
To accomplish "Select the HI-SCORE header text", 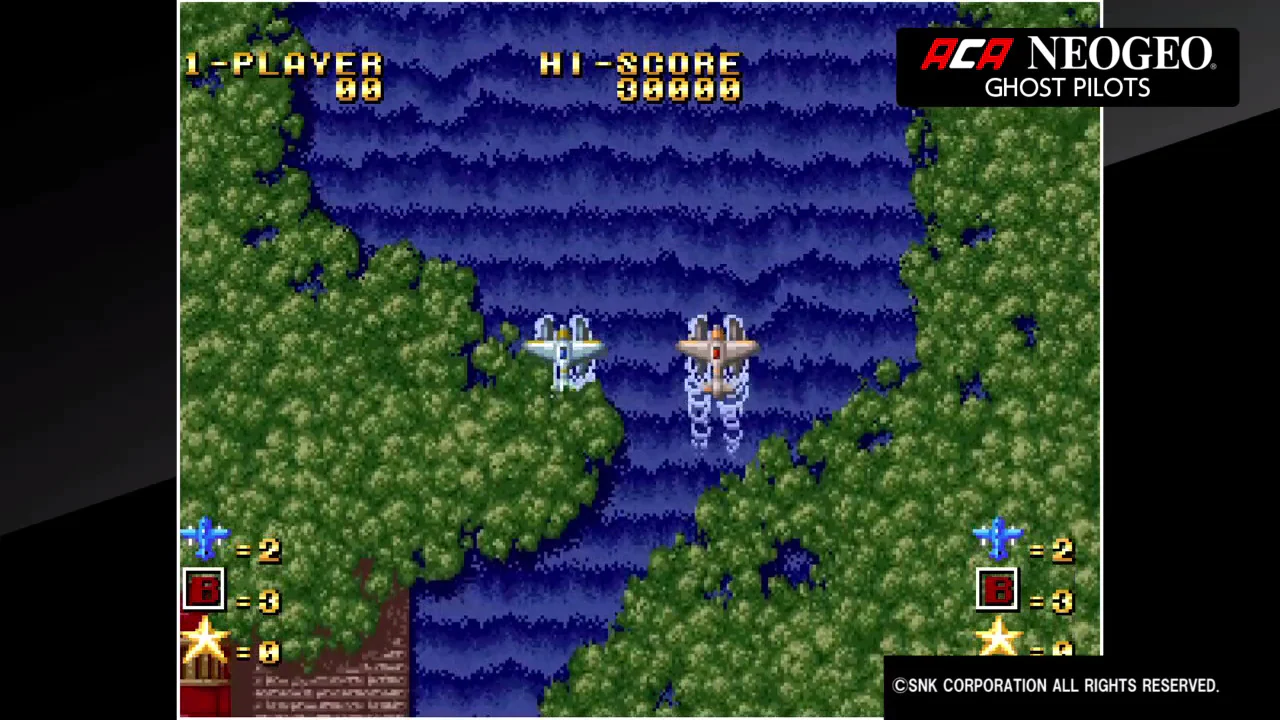I will pyautogui.click(x=640, y=63).
